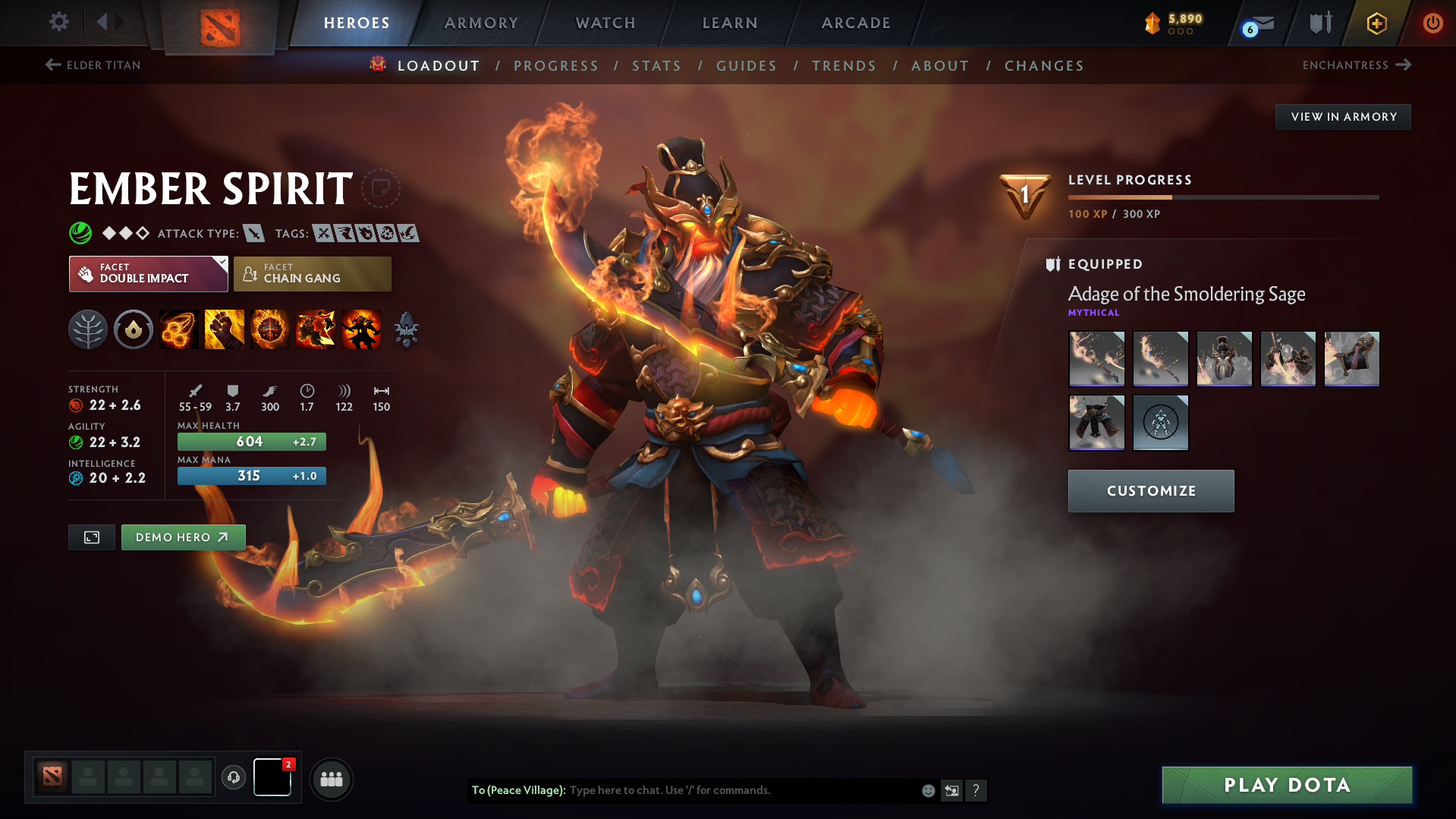This screenshot has width=1456, height=819.
Task: Click the Shards currency icon showing 5,890
Action: (1153, 23)
